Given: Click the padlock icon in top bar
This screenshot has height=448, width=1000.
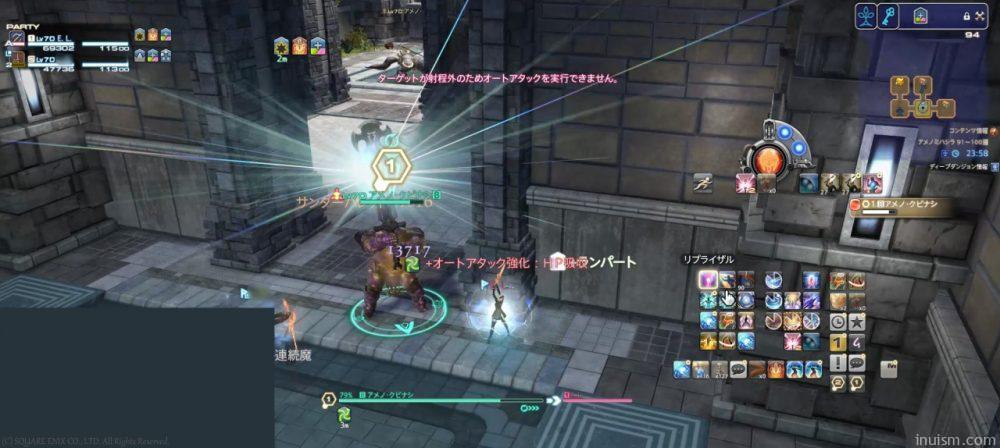Looking at the screenshot, I should [x=967, y=17].
